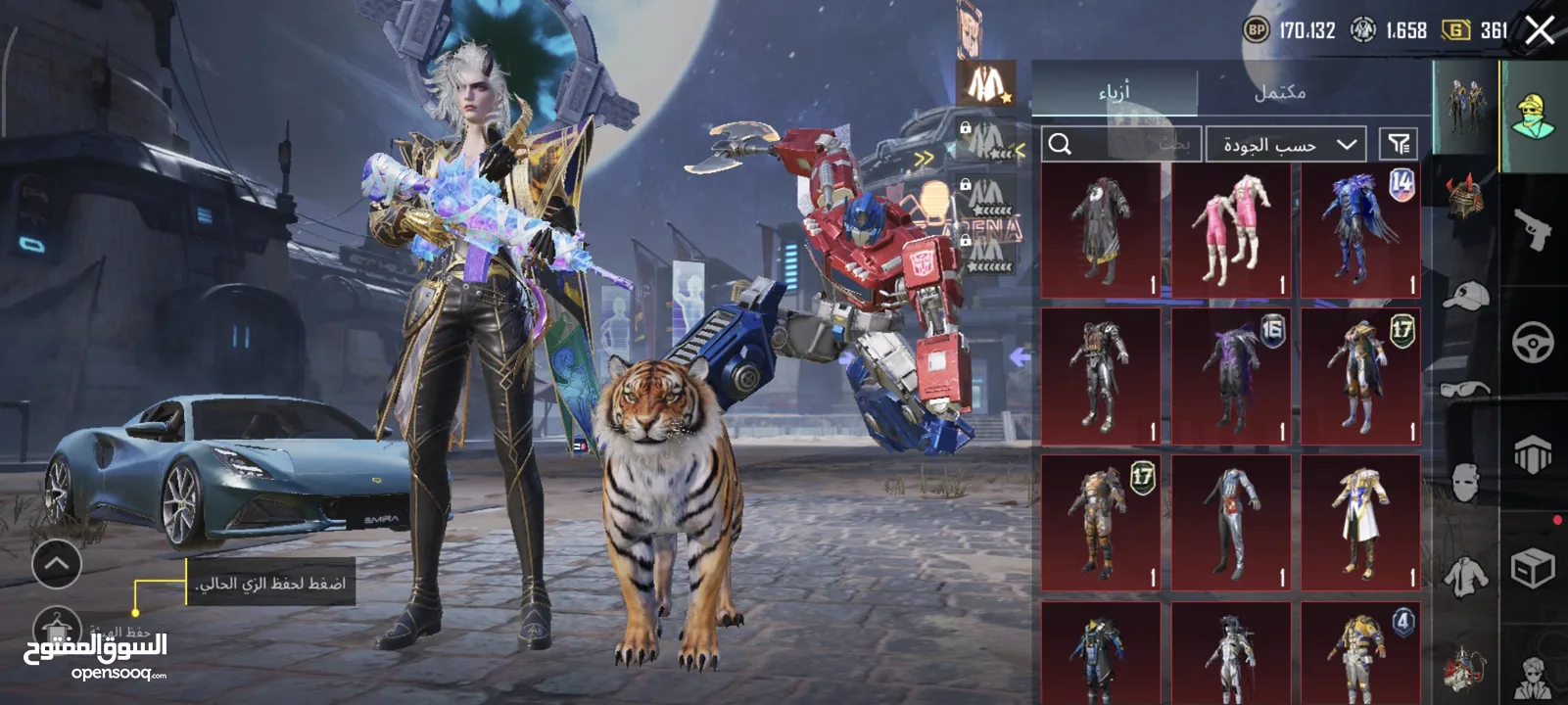The height and width of the screenshot is (705, 1568).
Task: Select the white and gold coat outfit
Action: point(1360,521)
